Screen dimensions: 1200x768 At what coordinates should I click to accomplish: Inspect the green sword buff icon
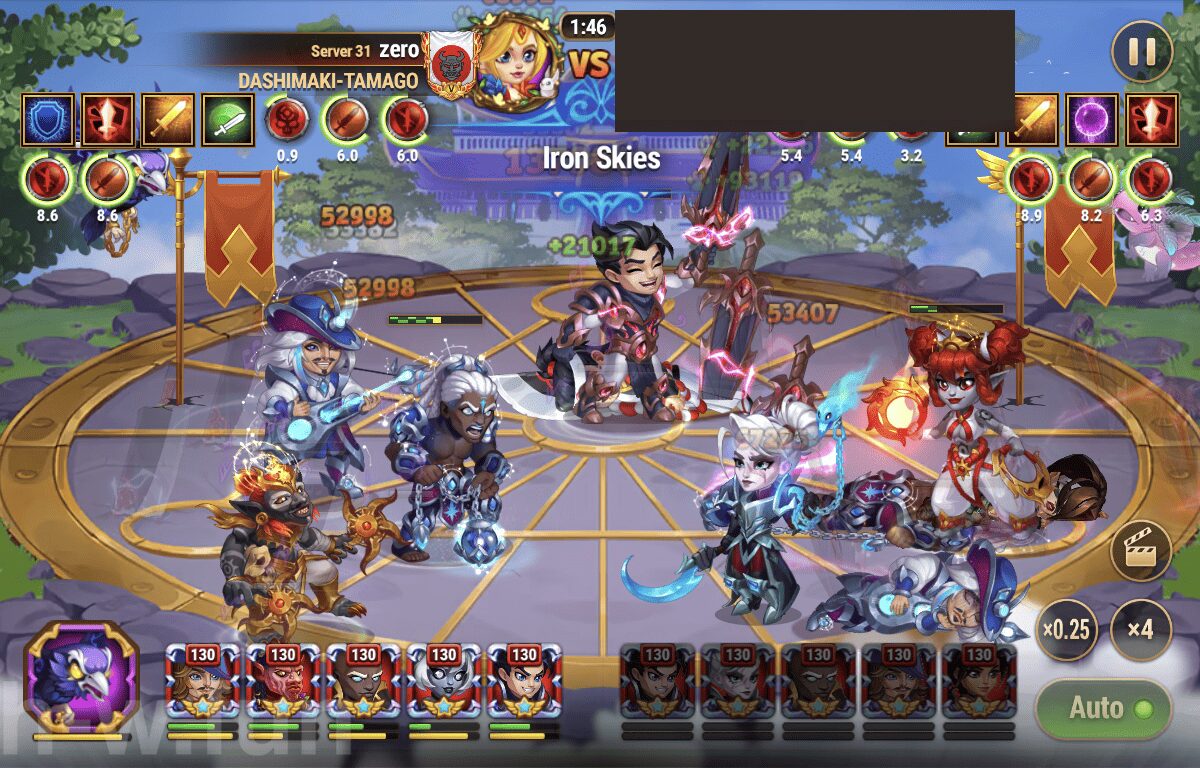pyautogui.click(x=227, y=119)
